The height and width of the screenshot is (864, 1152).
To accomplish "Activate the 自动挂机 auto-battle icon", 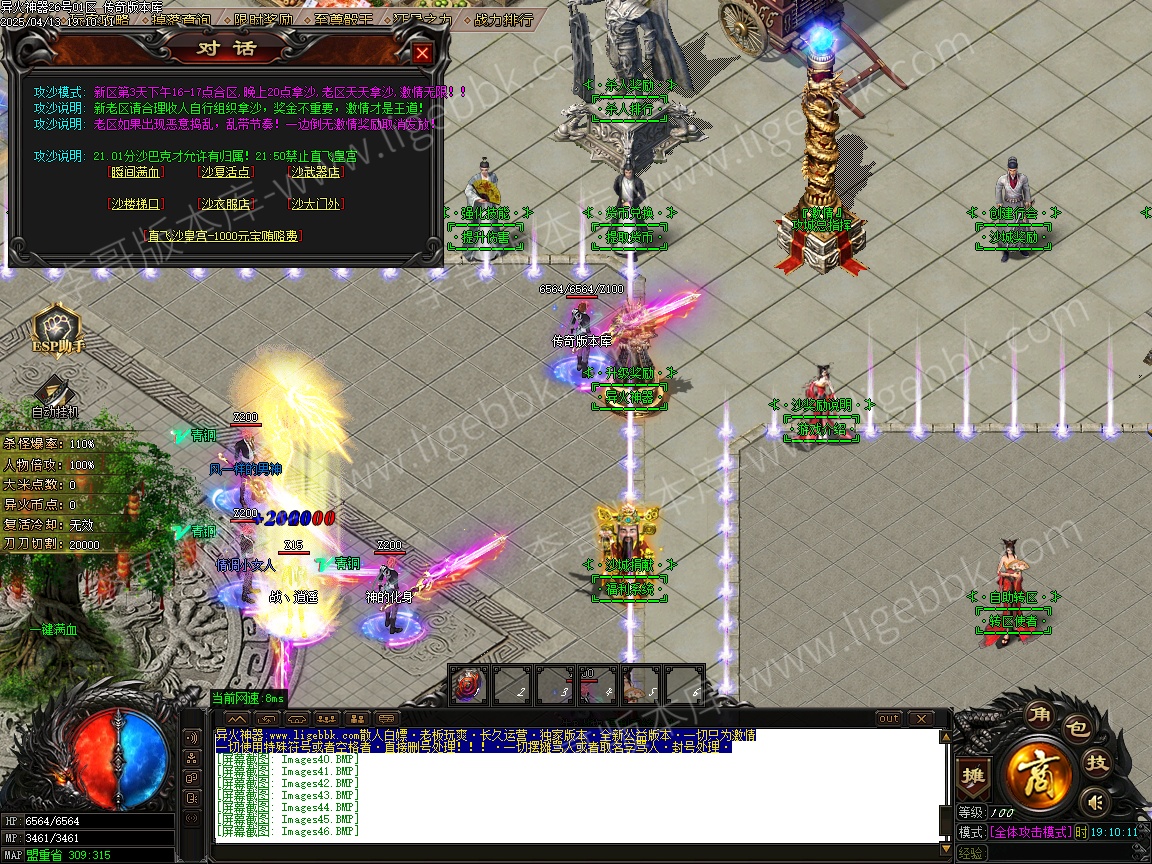I will pyautogui.click(x=54, y=395).
